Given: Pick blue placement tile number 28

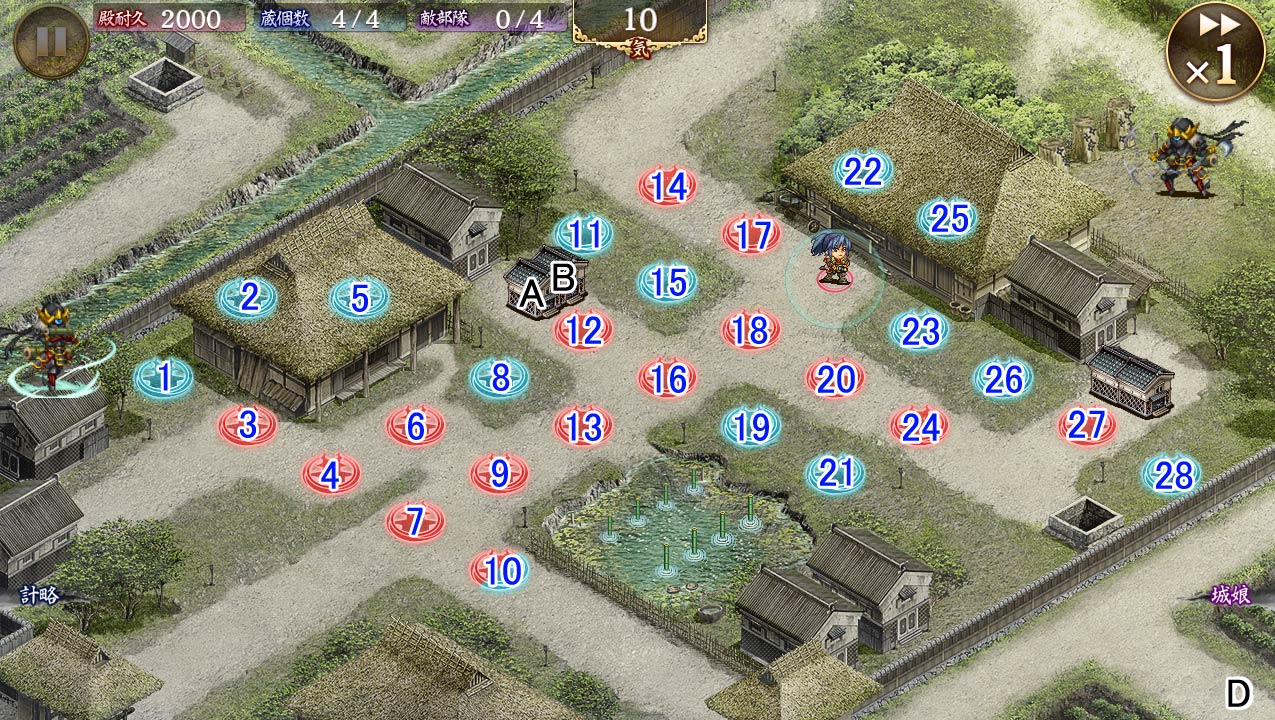Looking at the screenshot, I should [x=1172, y=476].
